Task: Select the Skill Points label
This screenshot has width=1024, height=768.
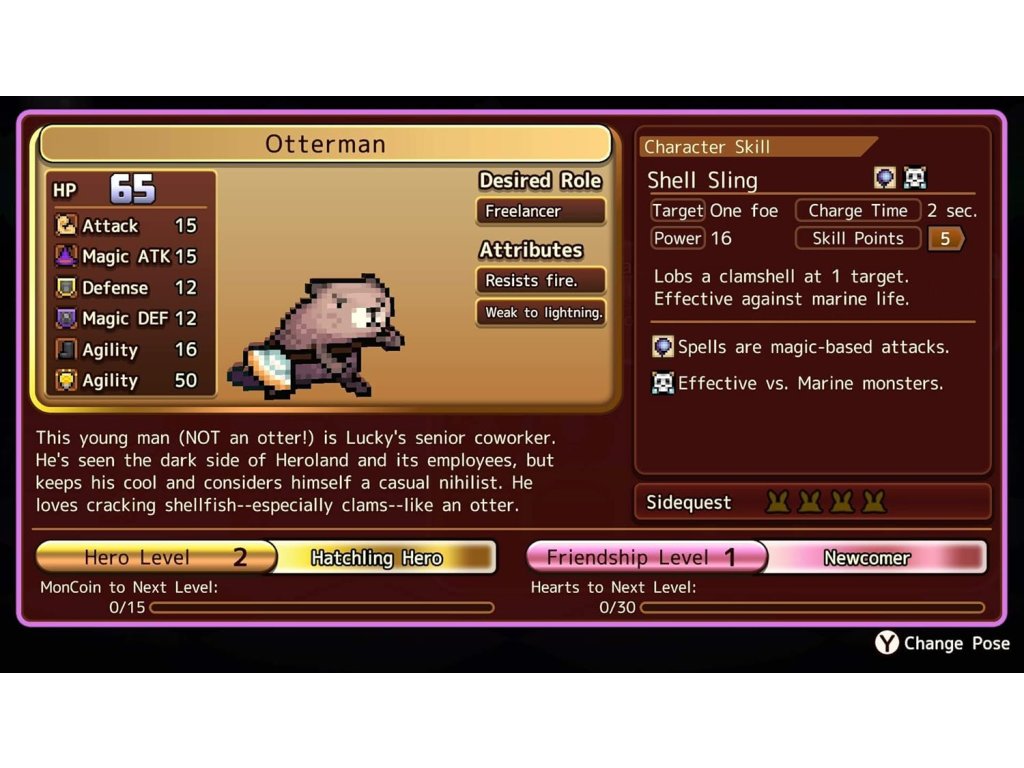Action: click(x=857, y=239)
